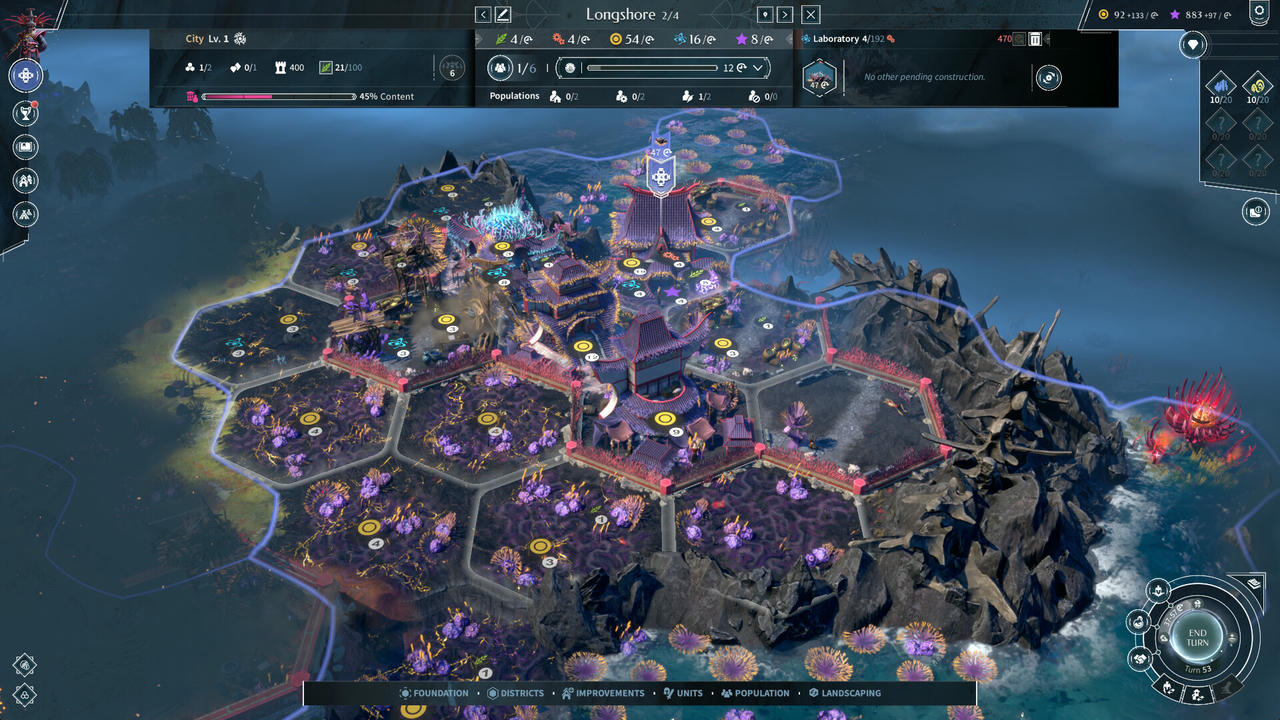This screenshot has width=1280, height=720.
Task: Open the LANDSCAPING tab
Action: click(843, 692)
